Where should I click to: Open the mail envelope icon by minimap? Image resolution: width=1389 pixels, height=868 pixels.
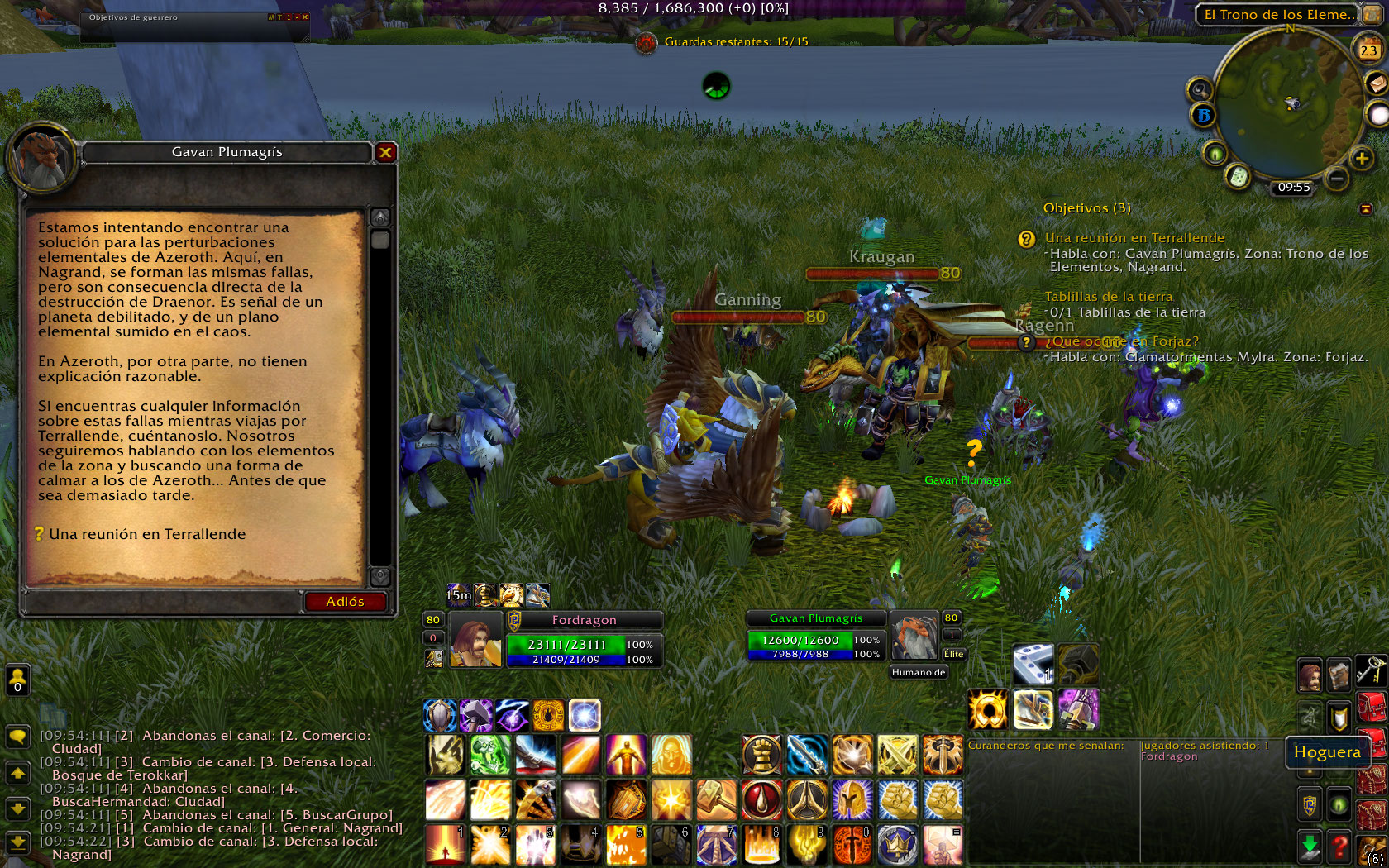pos(1376,83)
